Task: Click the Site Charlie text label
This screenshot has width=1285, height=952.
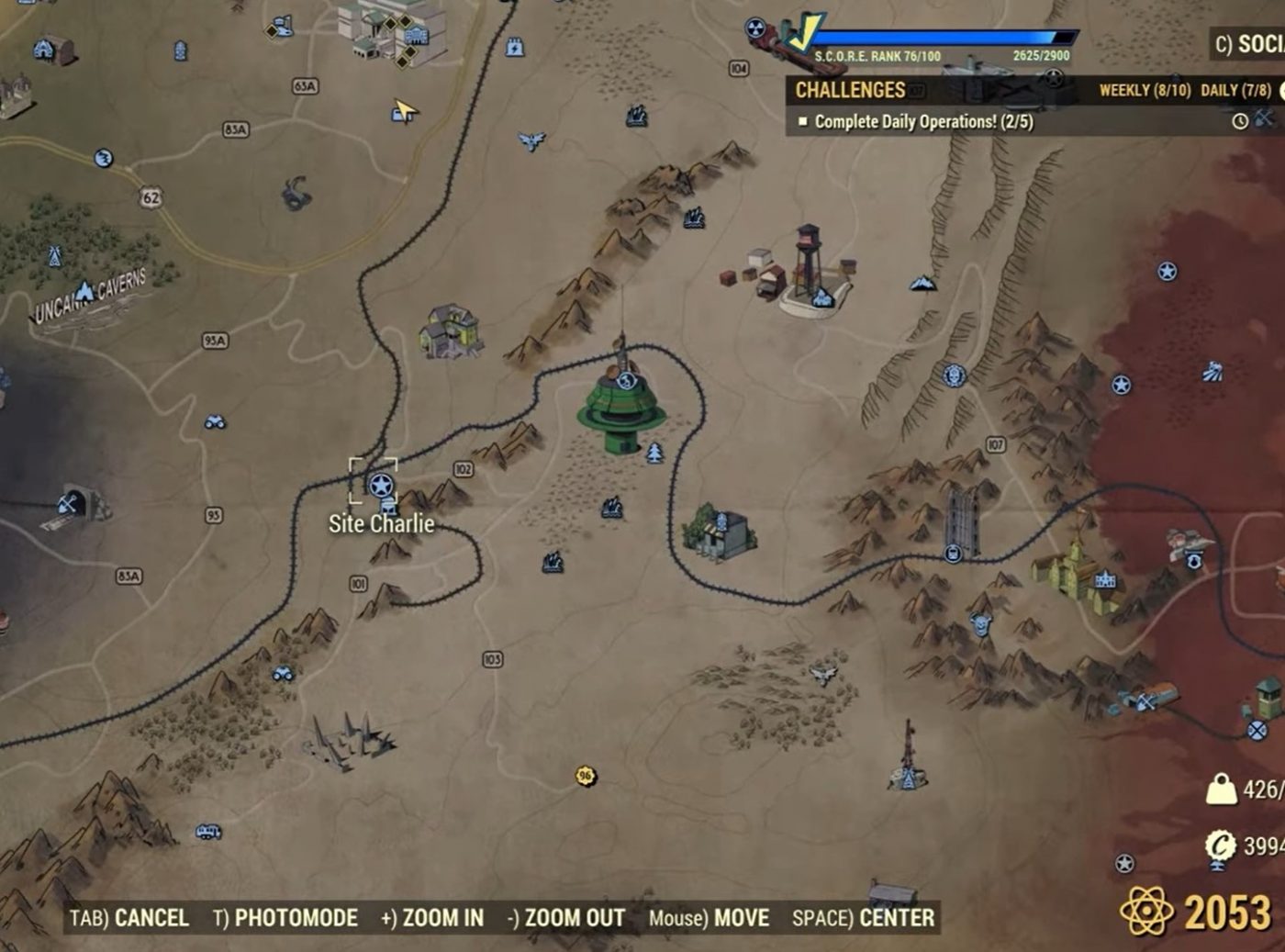Action: tap(380, 524)
